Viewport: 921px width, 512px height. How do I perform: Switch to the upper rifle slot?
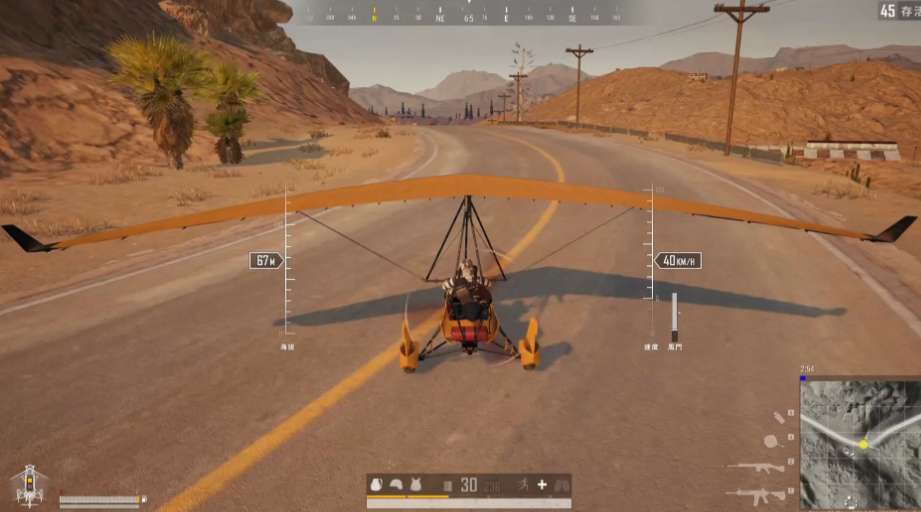coord(755,467)
